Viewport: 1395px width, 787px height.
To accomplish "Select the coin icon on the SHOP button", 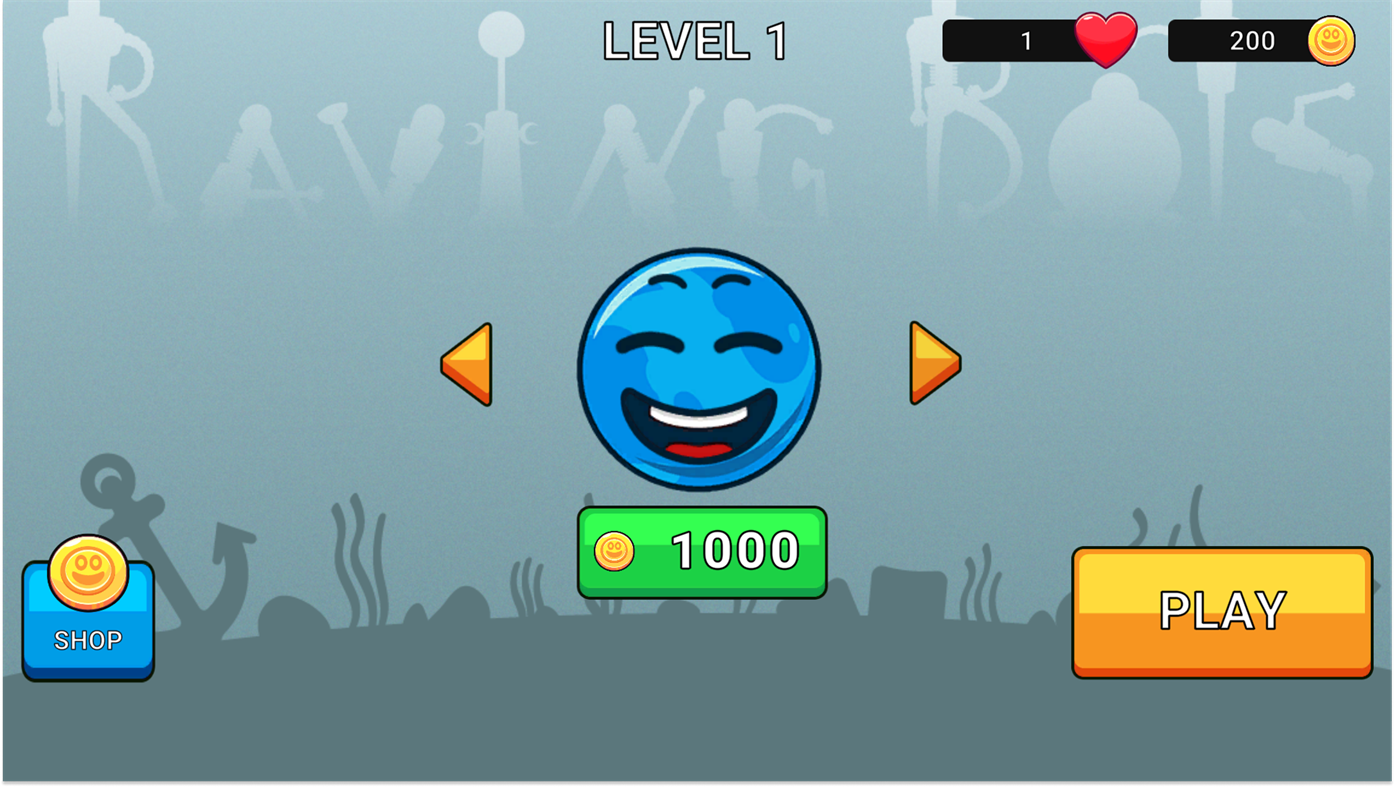I will pyautogui.click(x=88, y=571).
